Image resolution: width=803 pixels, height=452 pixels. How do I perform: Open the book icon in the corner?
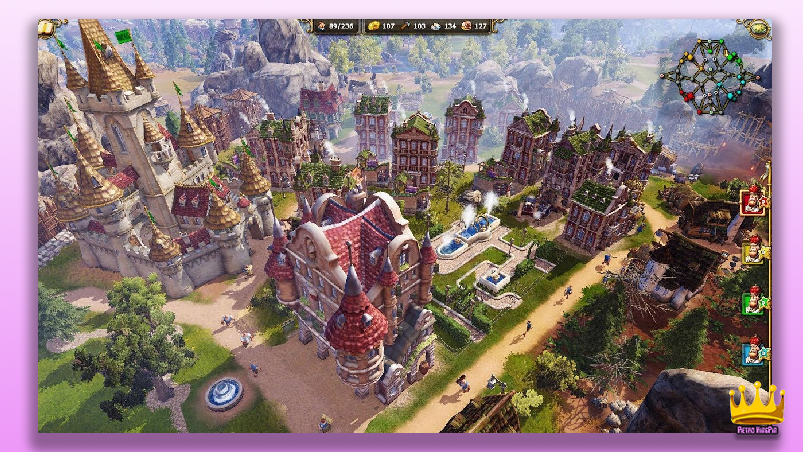47,28
